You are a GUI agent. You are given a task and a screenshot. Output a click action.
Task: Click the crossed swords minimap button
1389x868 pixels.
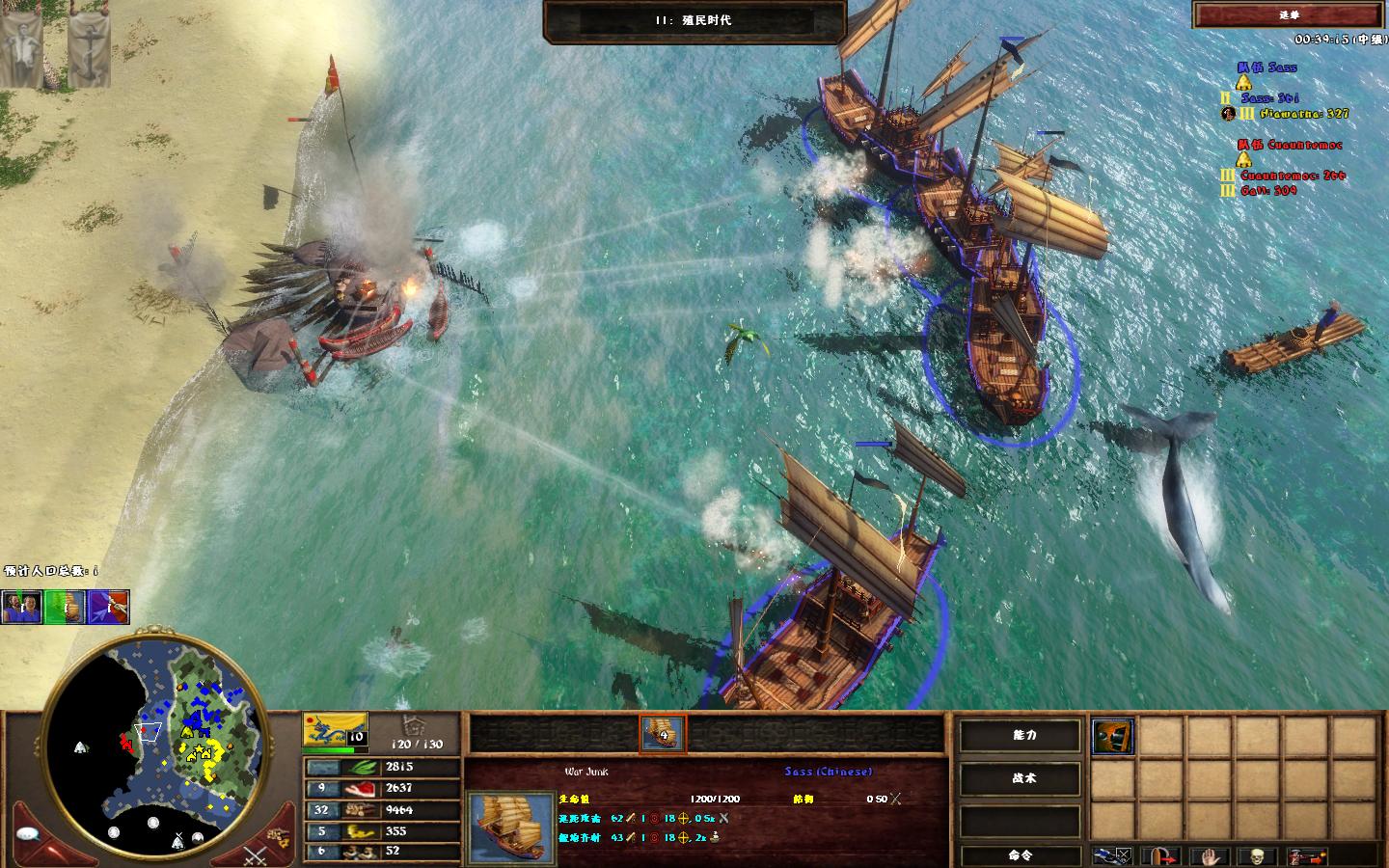pyautogui.click(x=254, y=854)
